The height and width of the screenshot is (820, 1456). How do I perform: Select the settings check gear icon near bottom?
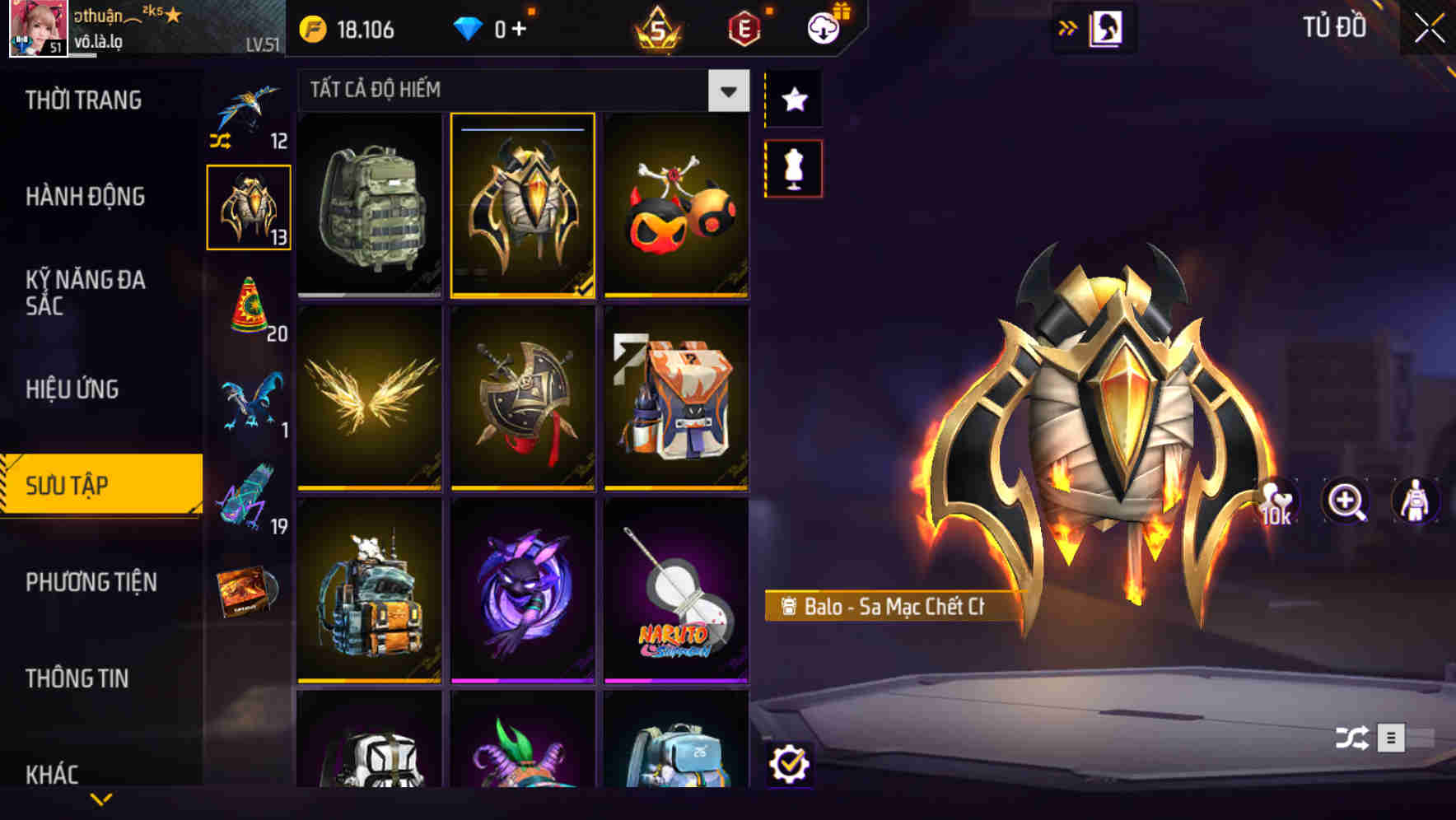coord(791,765)
